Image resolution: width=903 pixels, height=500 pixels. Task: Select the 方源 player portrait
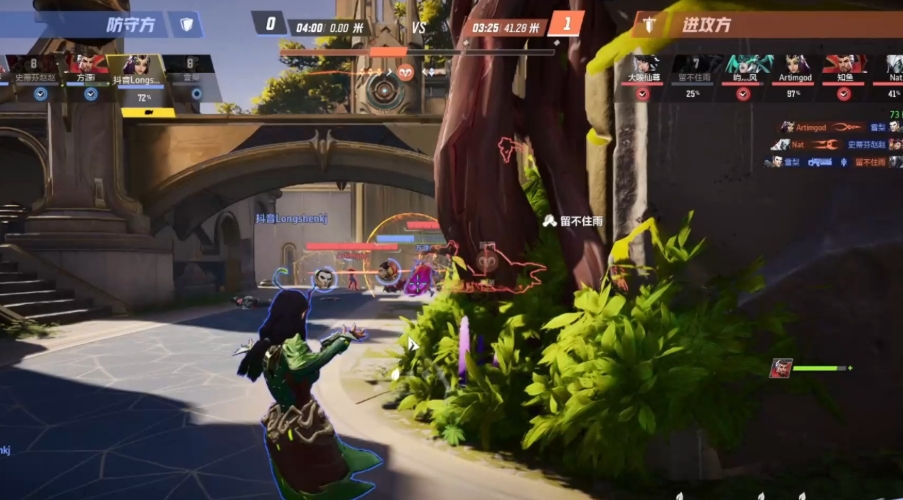(90, 68)
